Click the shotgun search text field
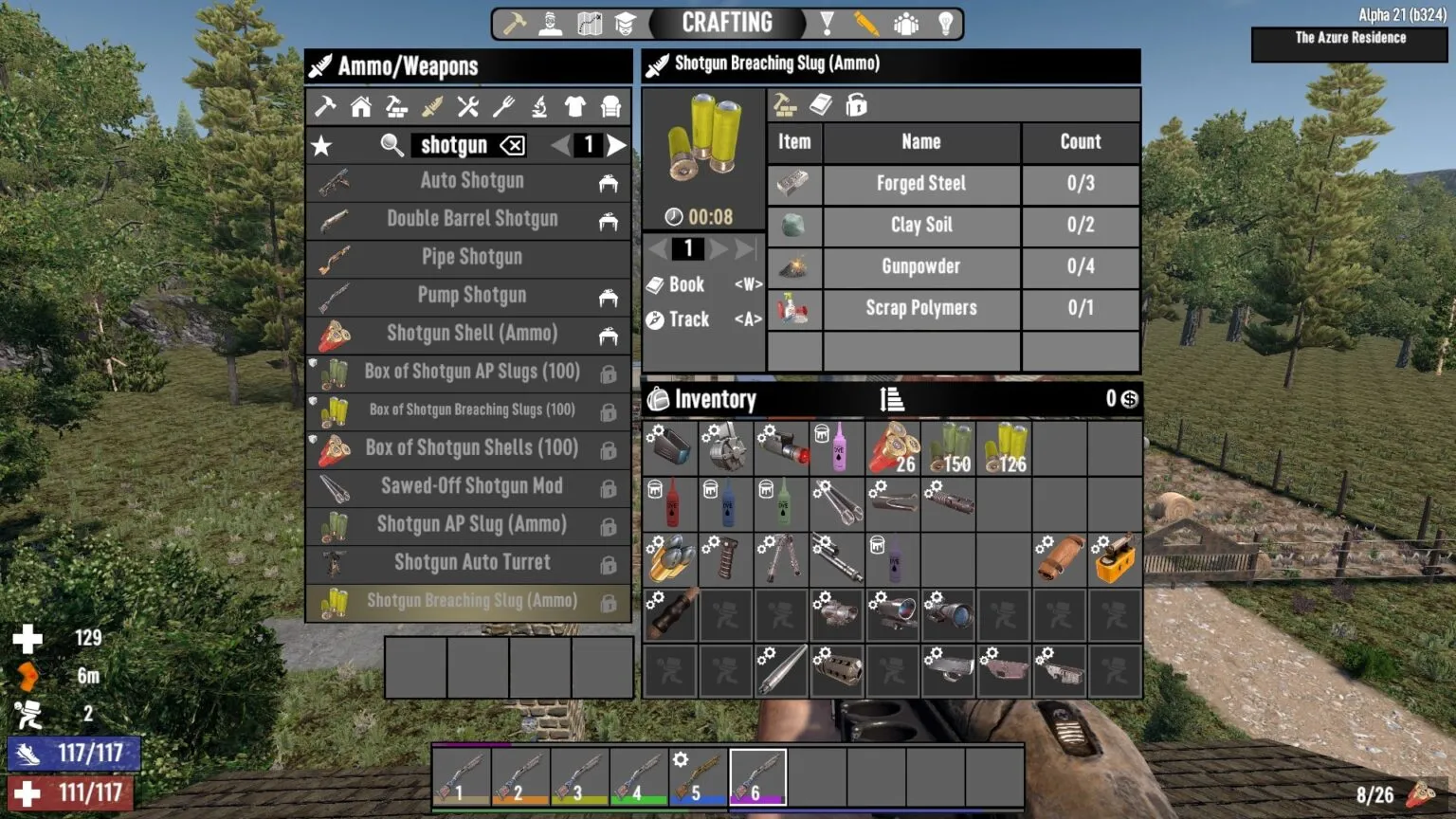The width and height of the screenshot is (1456, 819). (455, 145)
